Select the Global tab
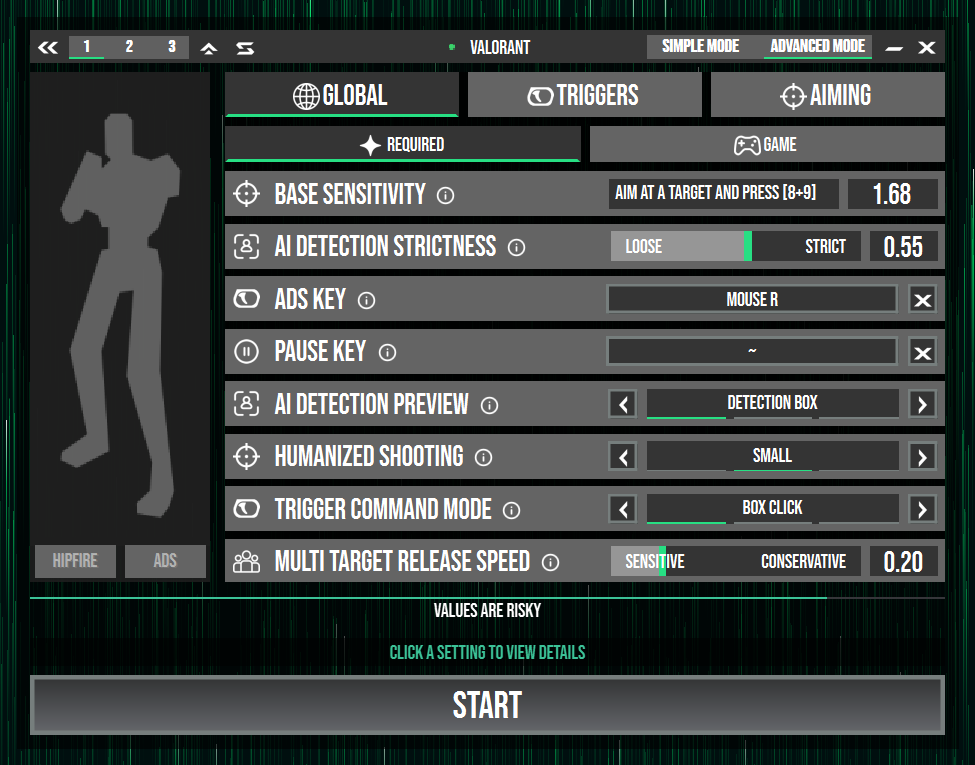Image resolution: width=975 pixels, height=765 pixels. (341, 95)
